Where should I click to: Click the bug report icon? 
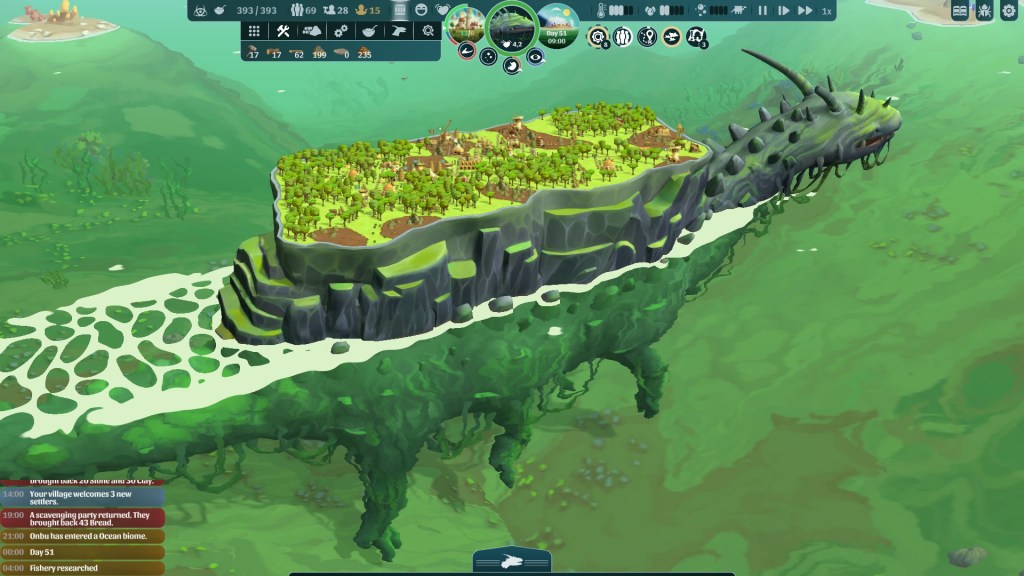tap(985, 11)
